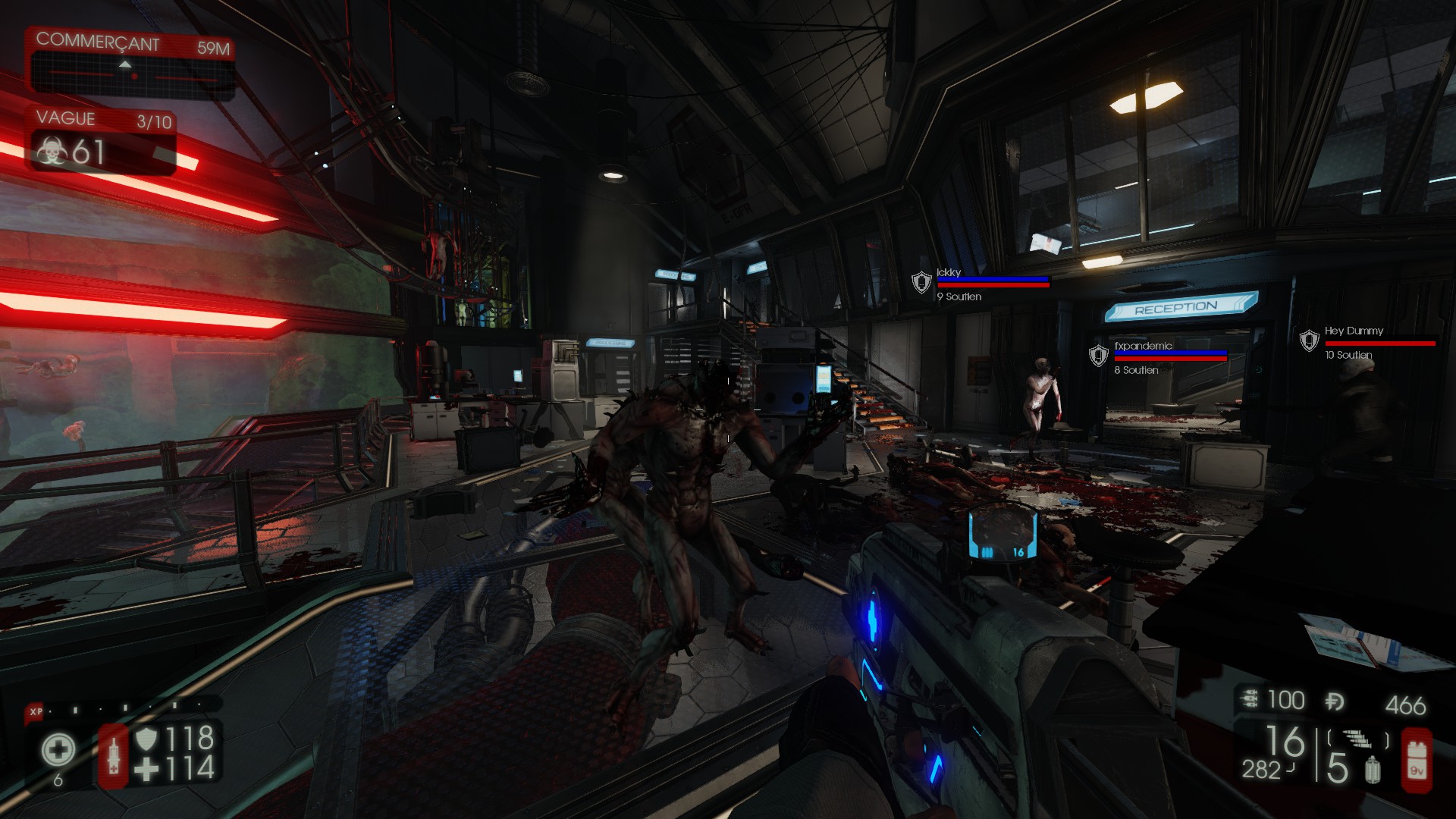1456x819 pixels.
Task: Select teammate Hey Dummy's perk badge
Action: point(1310,340)
